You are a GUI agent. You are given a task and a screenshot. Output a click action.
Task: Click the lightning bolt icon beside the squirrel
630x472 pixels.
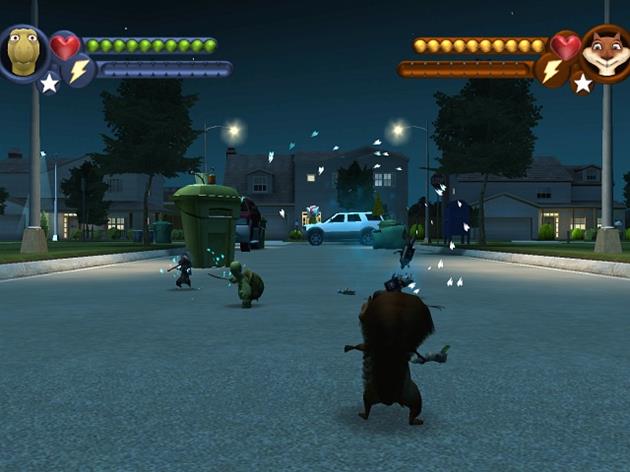tap(551, 70)
